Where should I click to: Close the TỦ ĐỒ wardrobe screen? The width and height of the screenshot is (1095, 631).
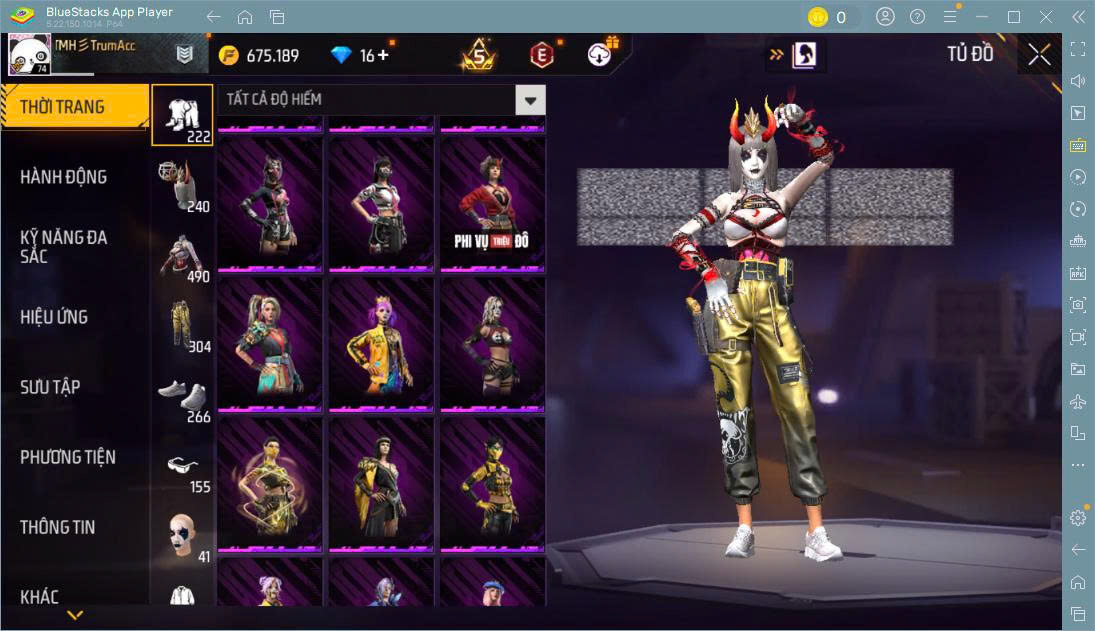pos(1039,55)
